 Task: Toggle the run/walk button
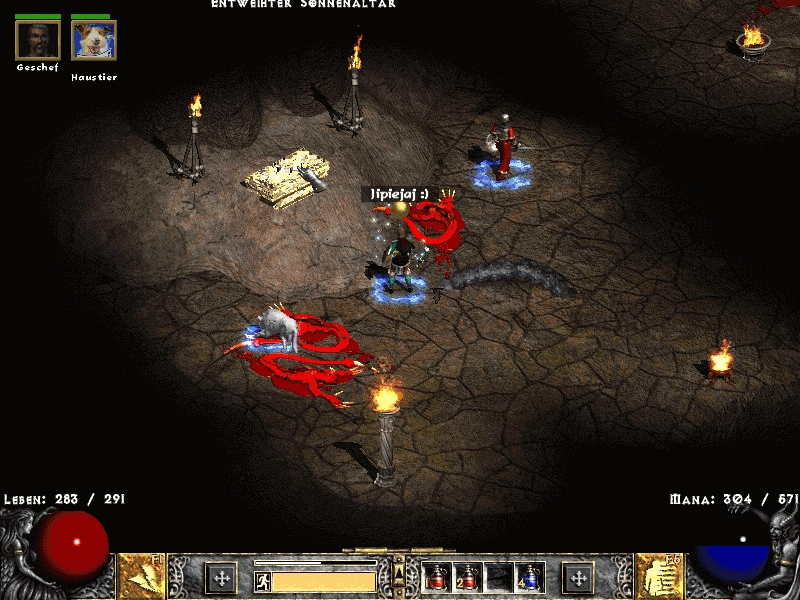point(263,581)
